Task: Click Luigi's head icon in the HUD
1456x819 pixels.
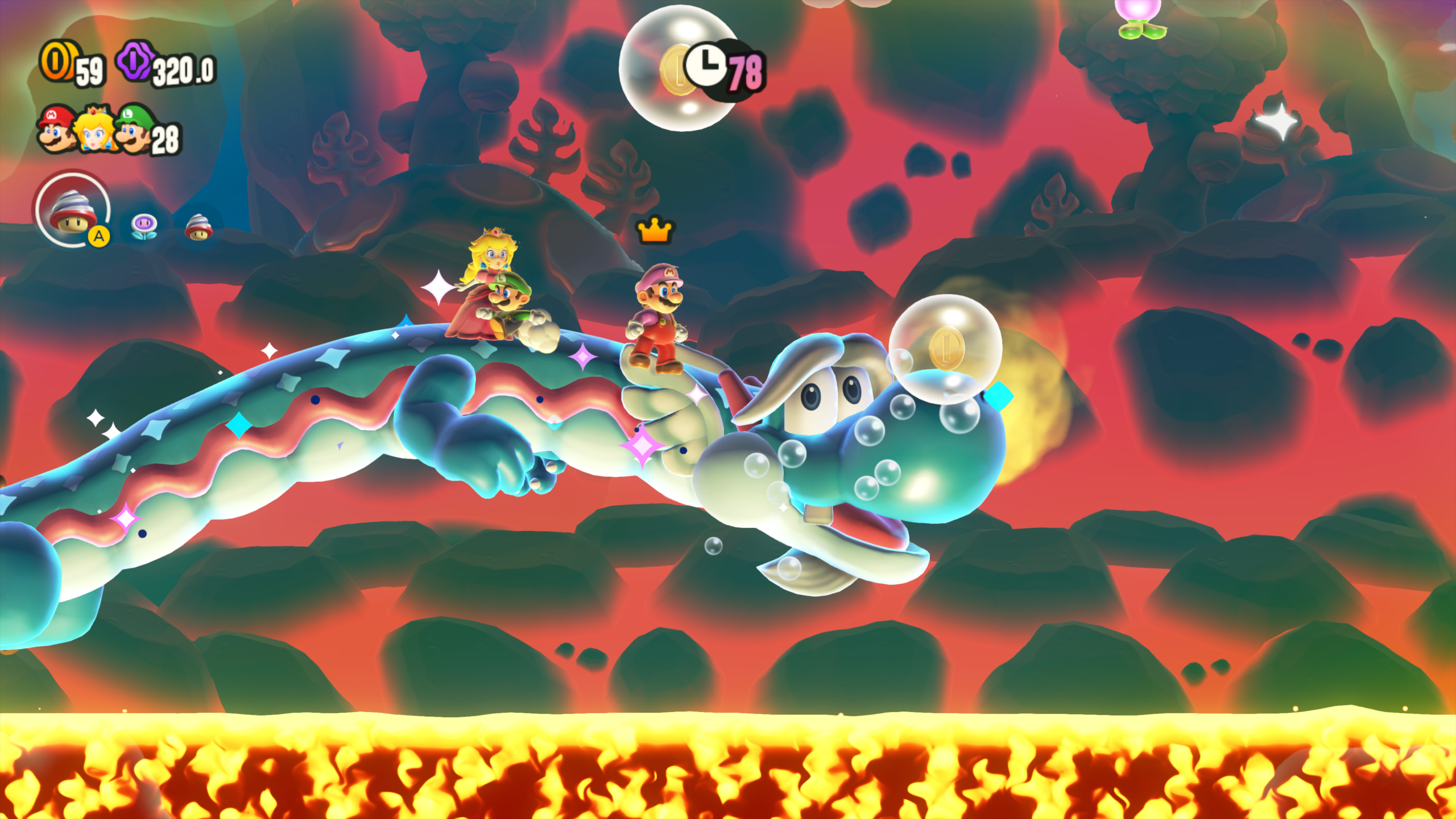Action: pyautogui.click(x=133, y=130)
